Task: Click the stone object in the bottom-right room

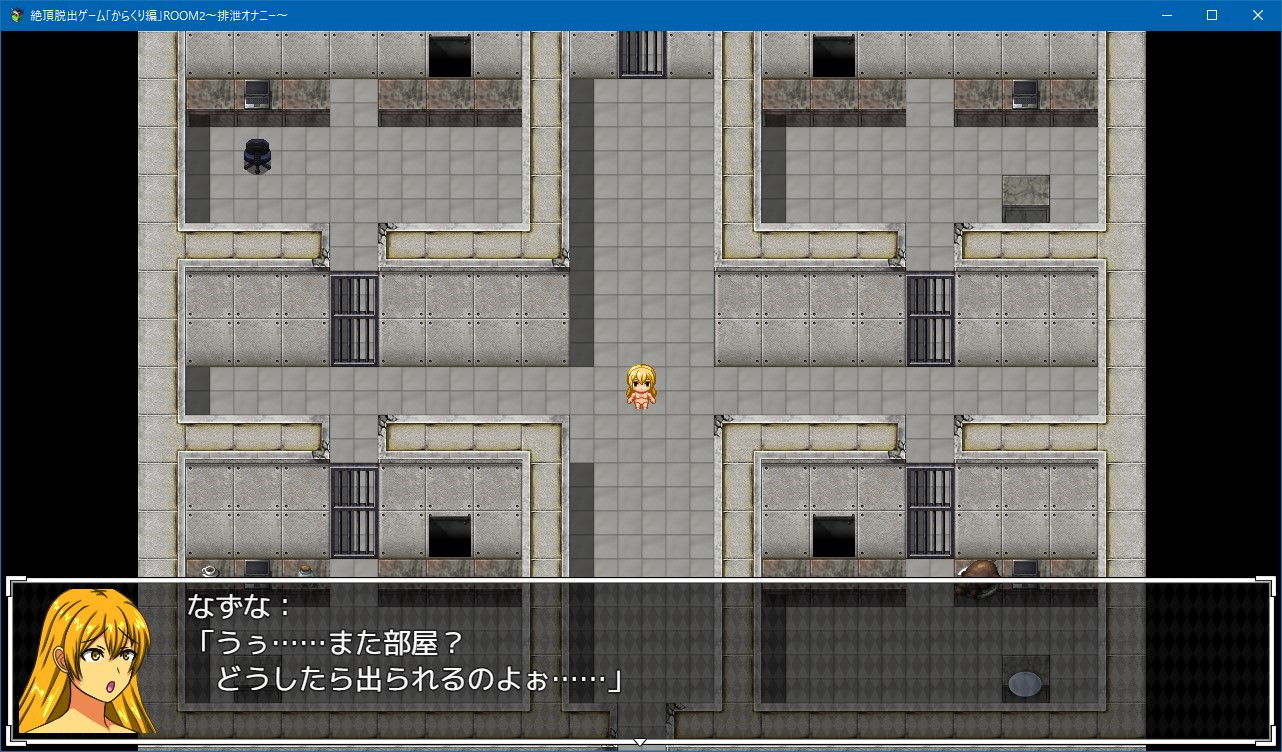Action: (x=1022, y=683)
